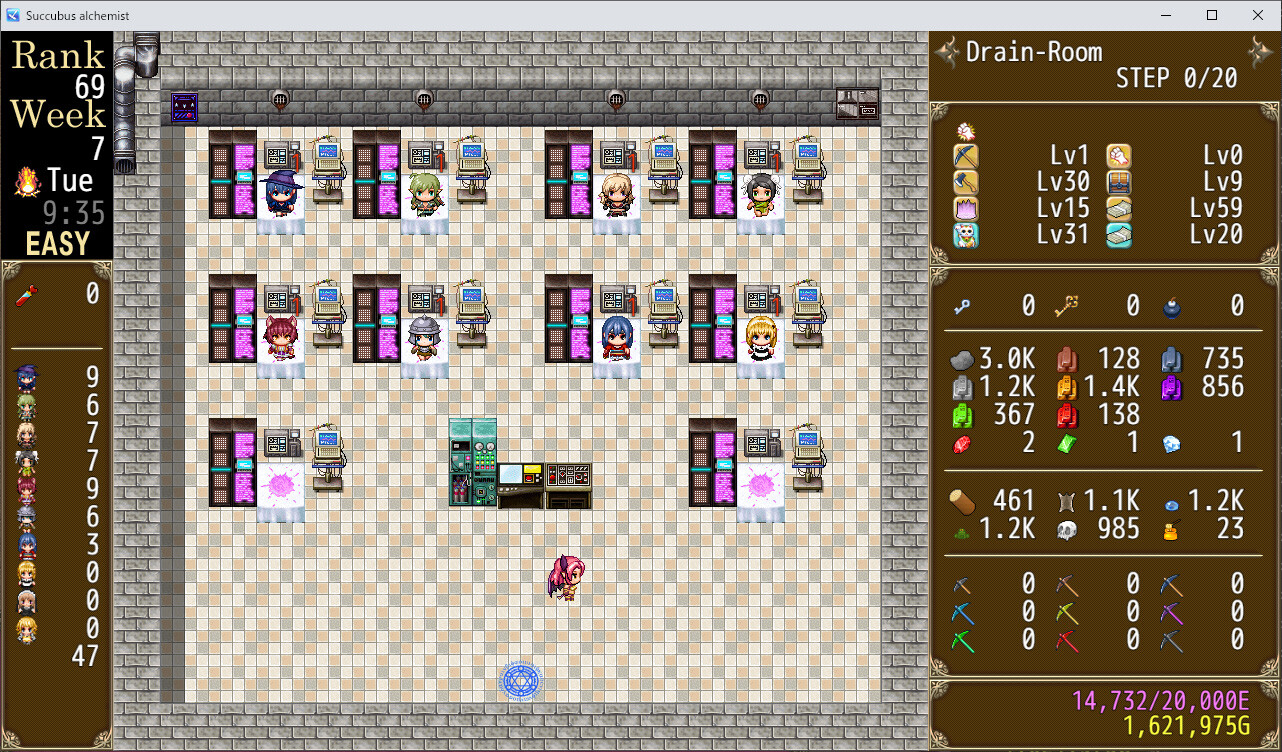
Task: Select the fist glove Lv0 icon
Action: tap(1117, 156)
